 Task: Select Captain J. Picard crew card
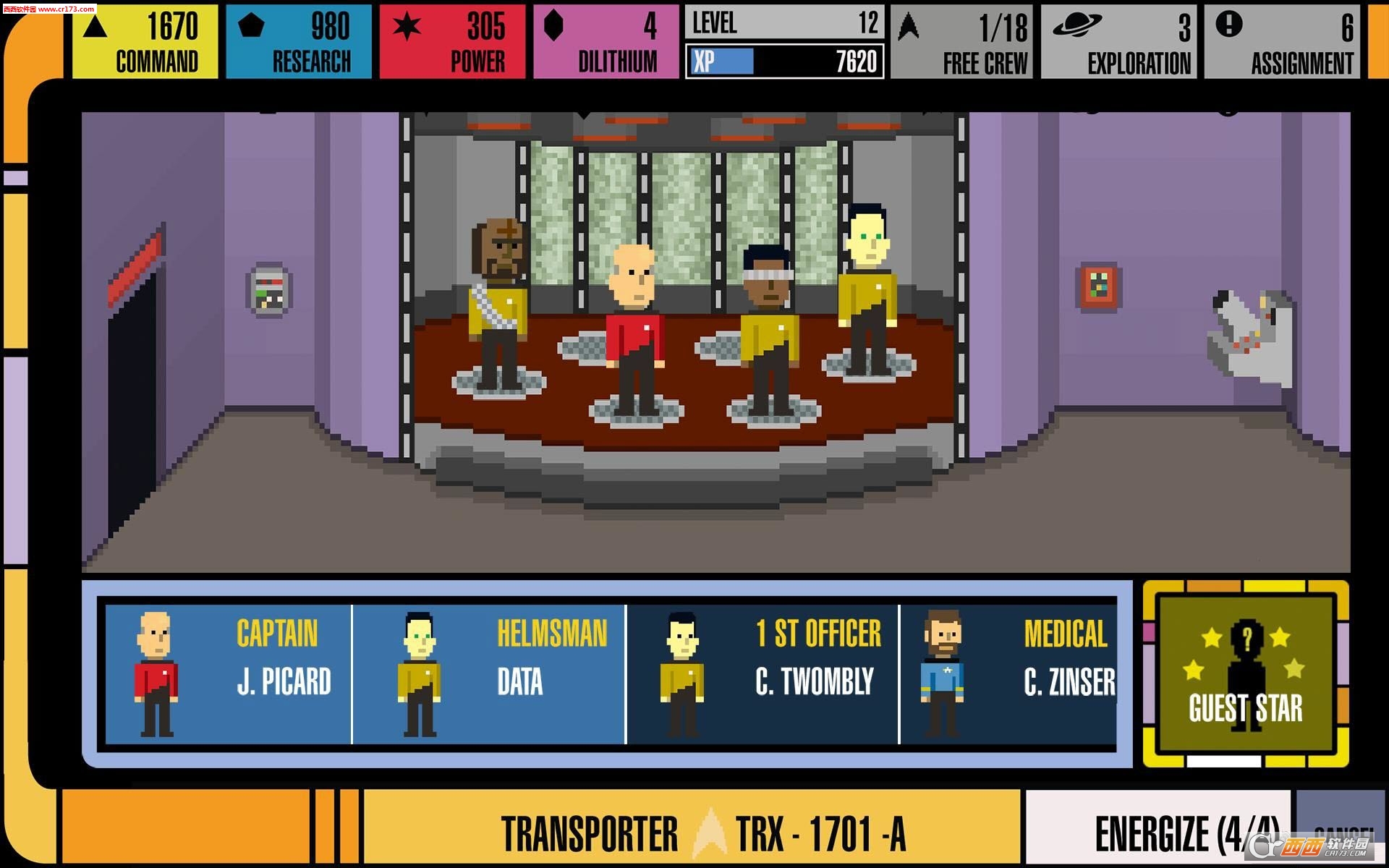pyautogui.click(x=228, y=674)
